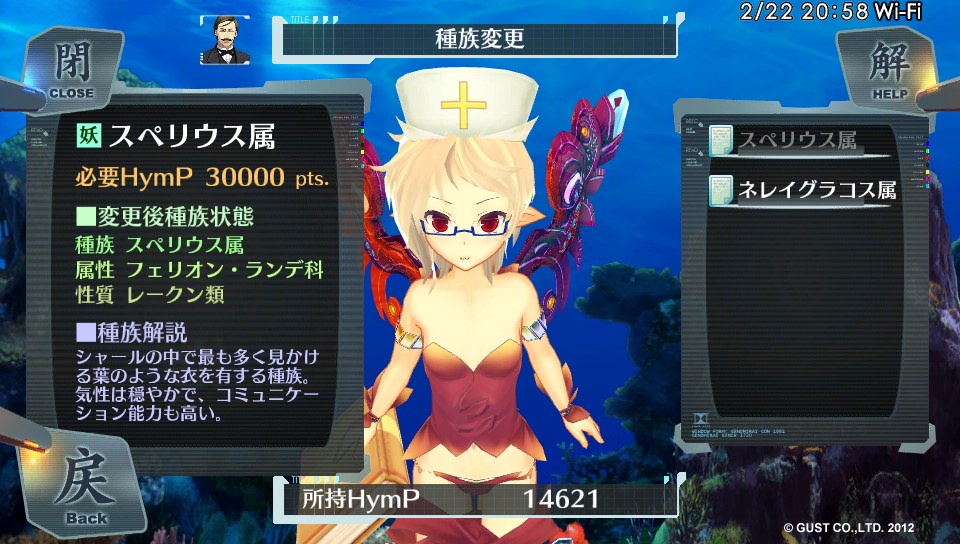This screenshot has width=960, height=544.
Task: Select スペリウス属 in the race list
Action: click(797, 141)
